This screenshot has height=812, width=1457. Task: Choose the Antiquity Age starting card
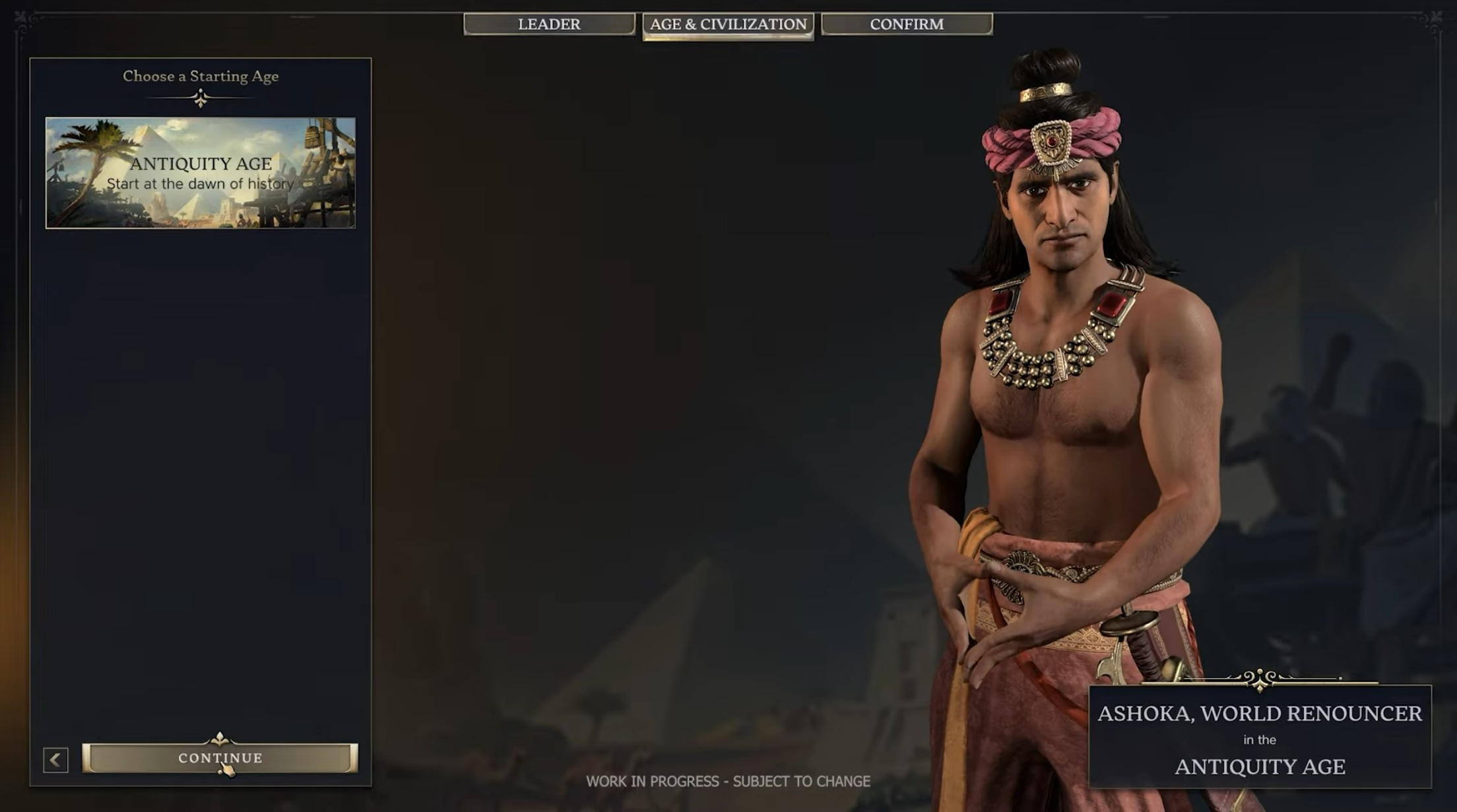coord(201,173)
